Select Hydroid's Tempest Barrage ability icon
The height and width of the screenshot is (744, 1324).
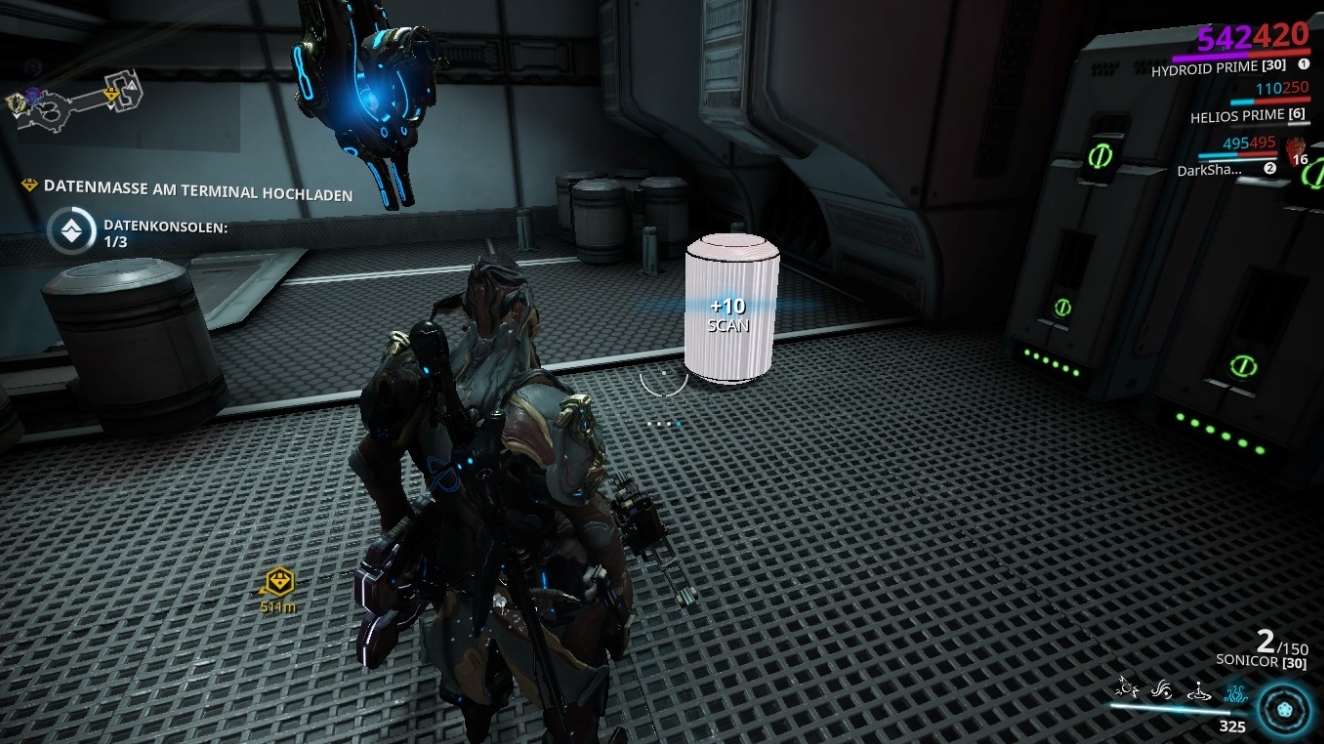click(1128, 690)
